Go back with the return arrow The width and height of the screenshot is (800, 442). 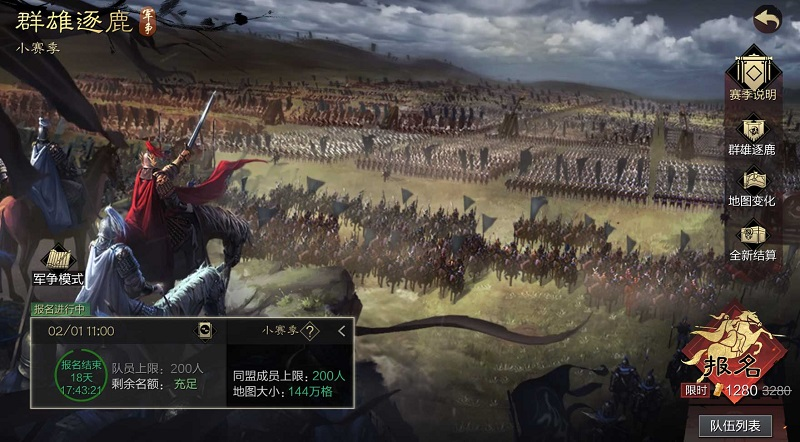pyautogui.click(x=766, y=19)
